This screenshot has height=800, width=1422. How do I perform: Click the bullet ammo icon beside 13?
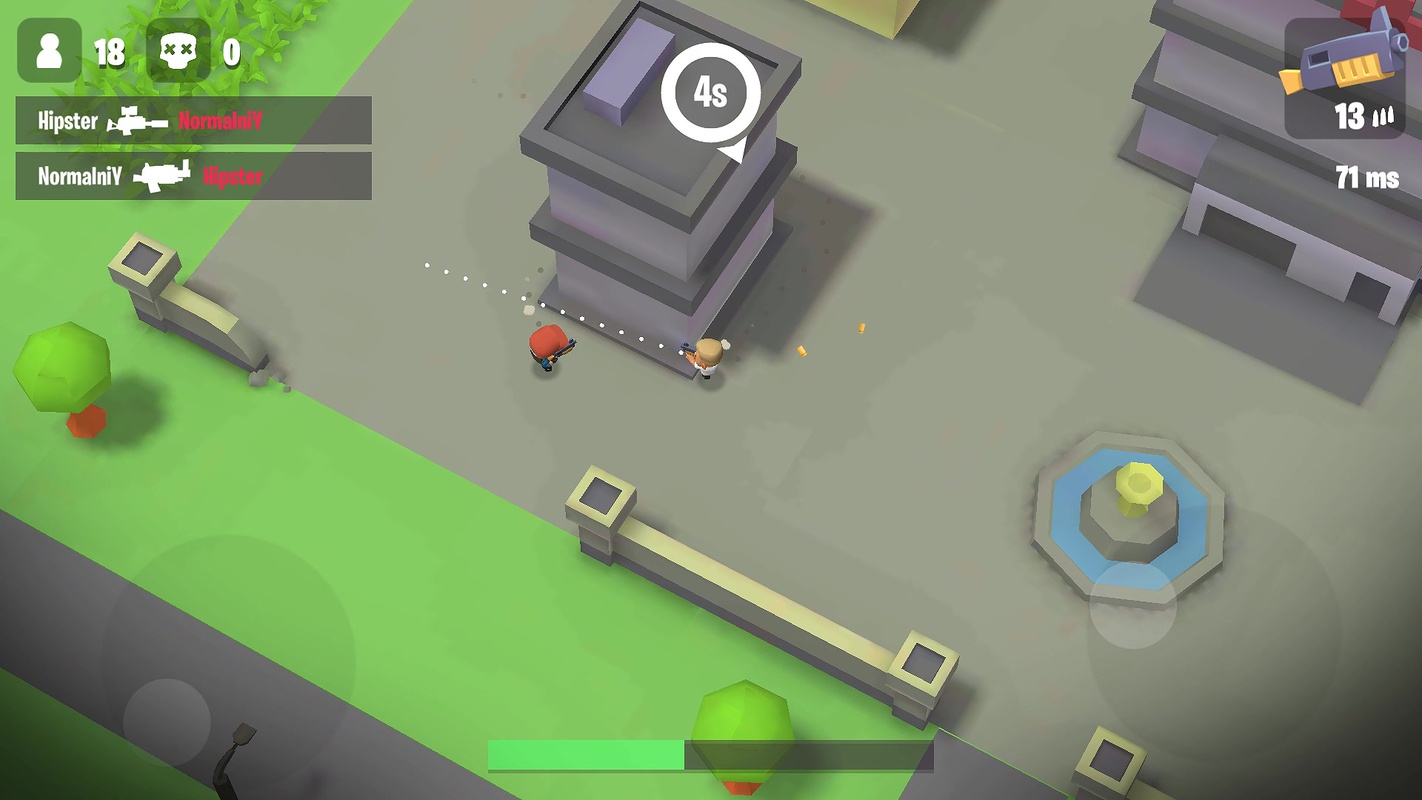tap(1385, 118)
